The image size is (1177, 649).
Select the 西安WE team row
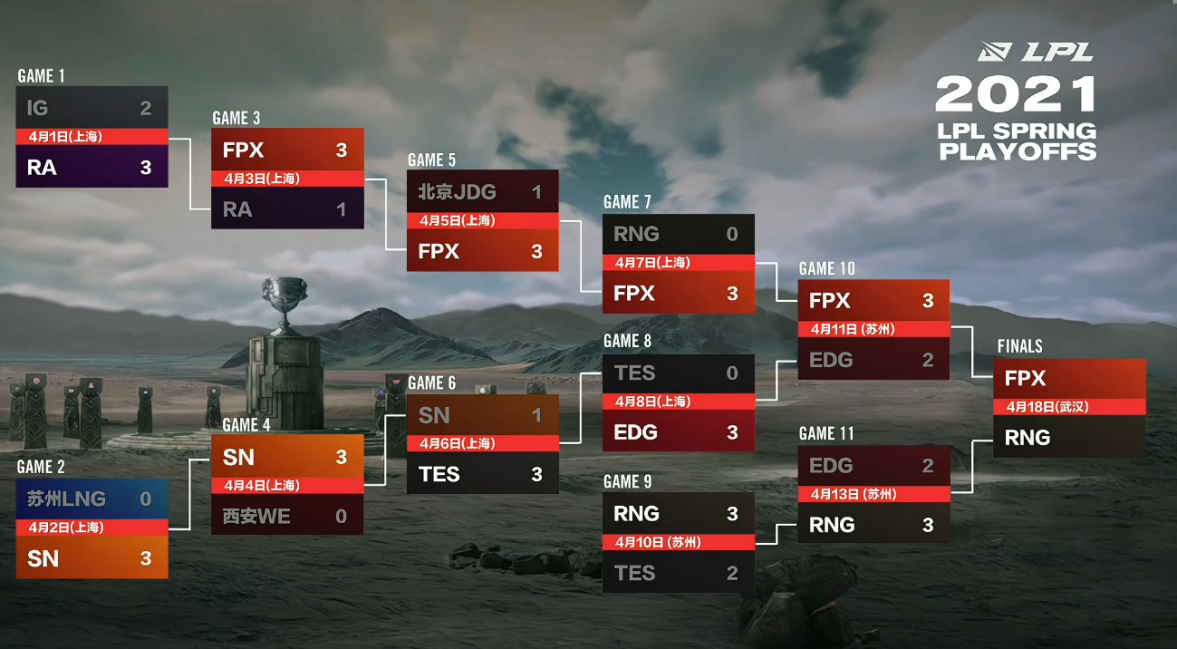286,516
